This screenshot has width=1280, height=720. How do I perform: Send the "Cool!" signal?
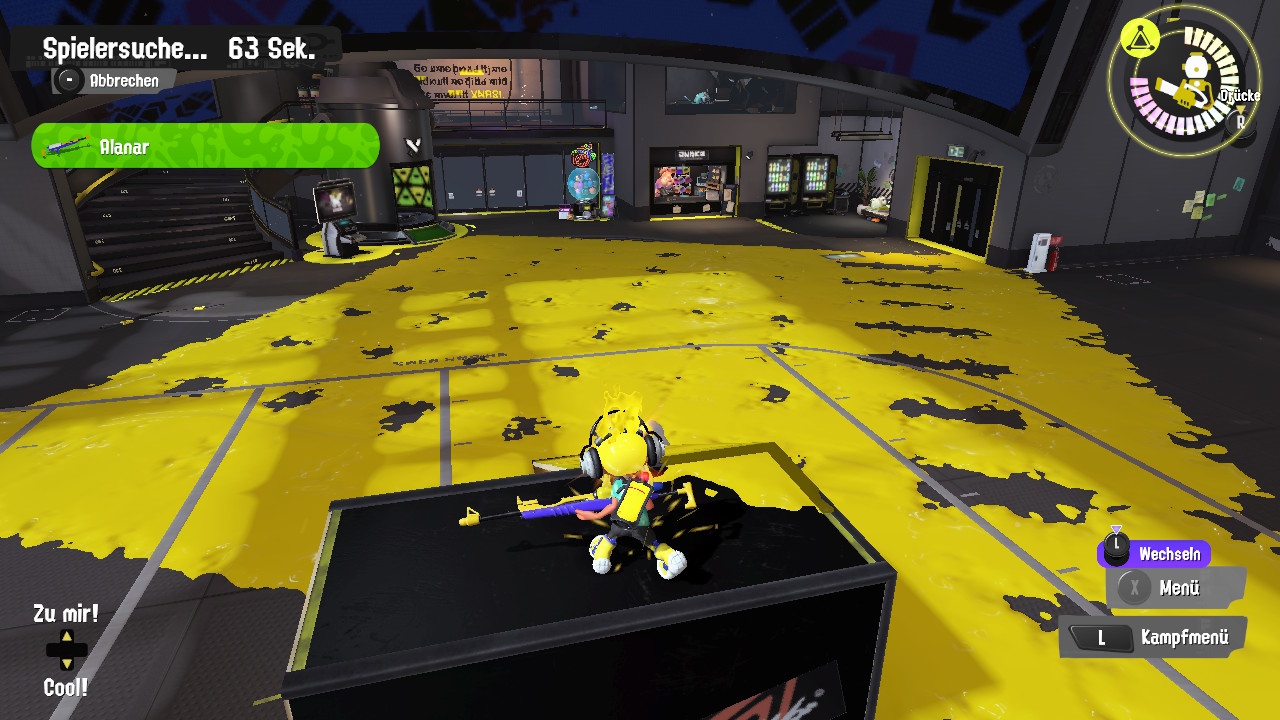(66, 687)
